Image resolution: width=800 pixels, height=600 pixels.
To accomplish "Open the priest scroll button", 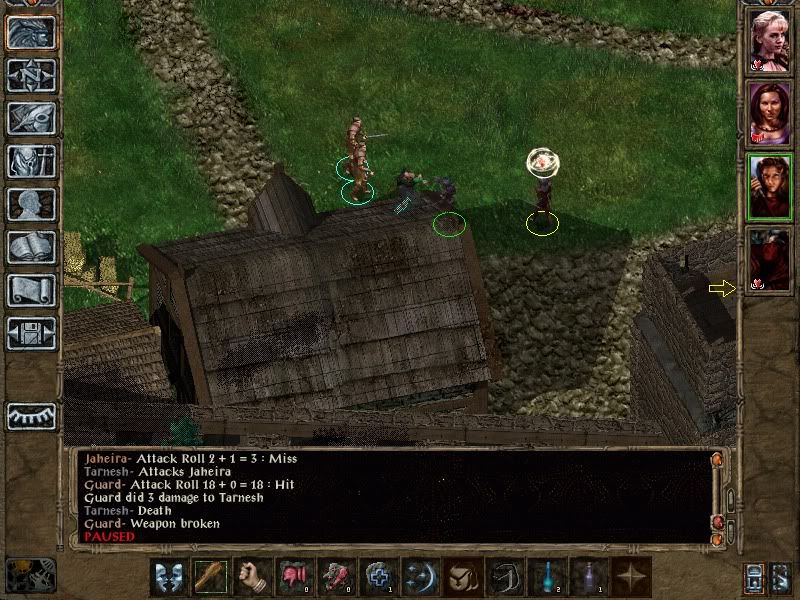I will click(31, 290).
